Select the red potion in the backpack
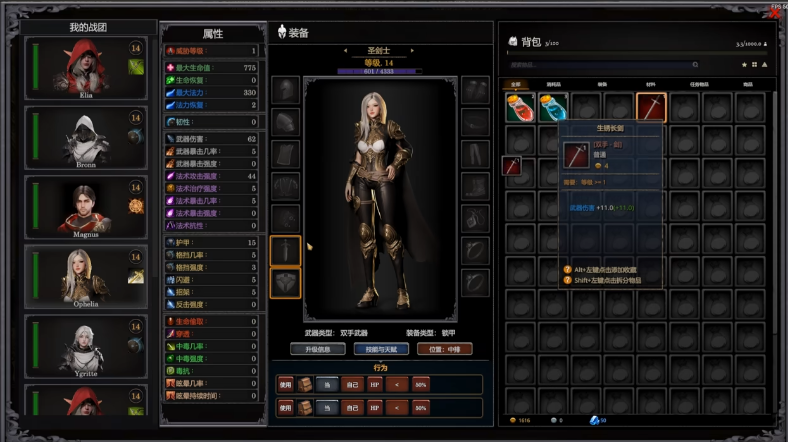 click(519, 107)
